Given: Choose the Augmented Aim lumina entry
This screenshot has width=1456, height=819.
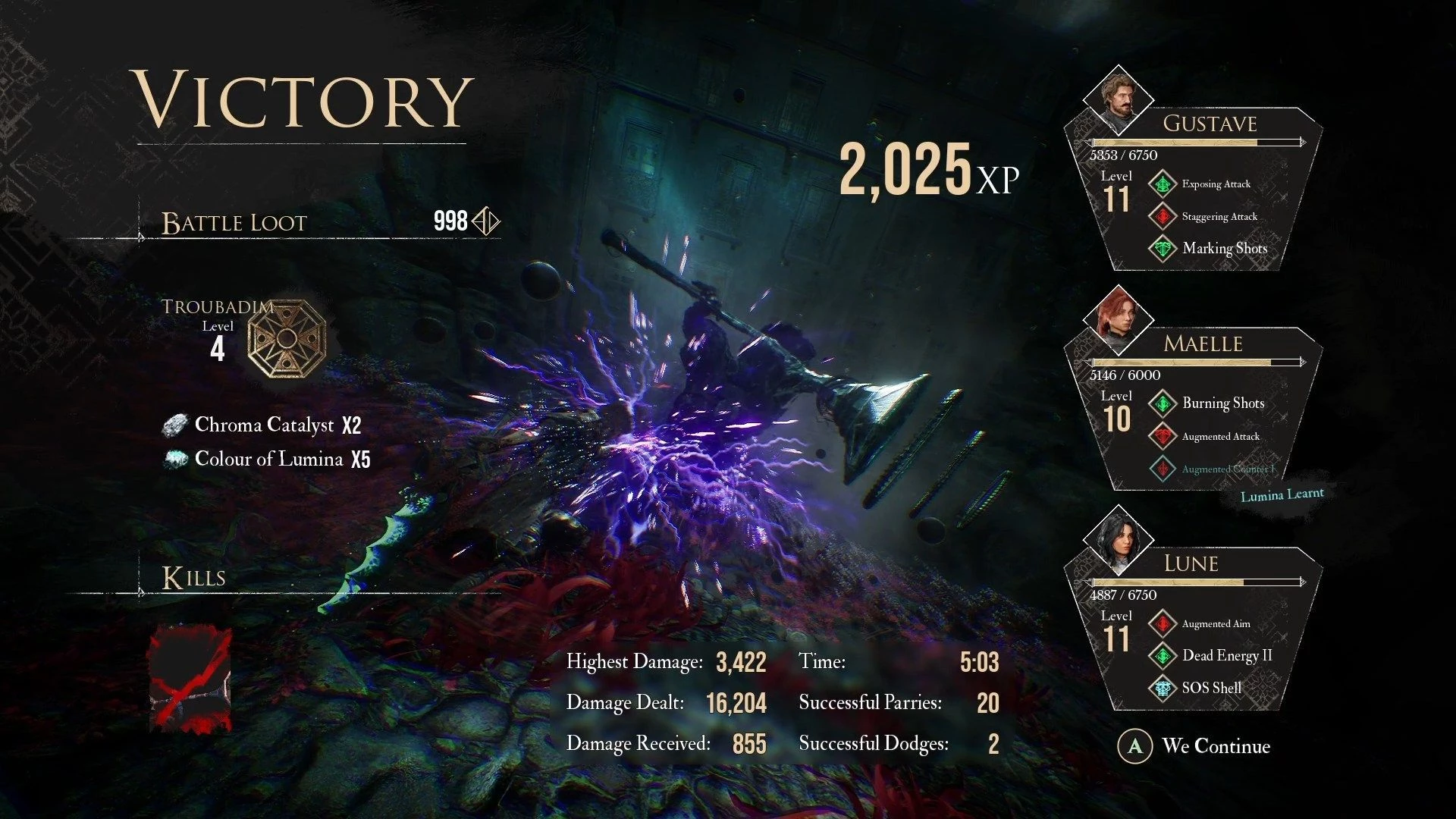Looking at the screenshot, I should coord(1216,624).
